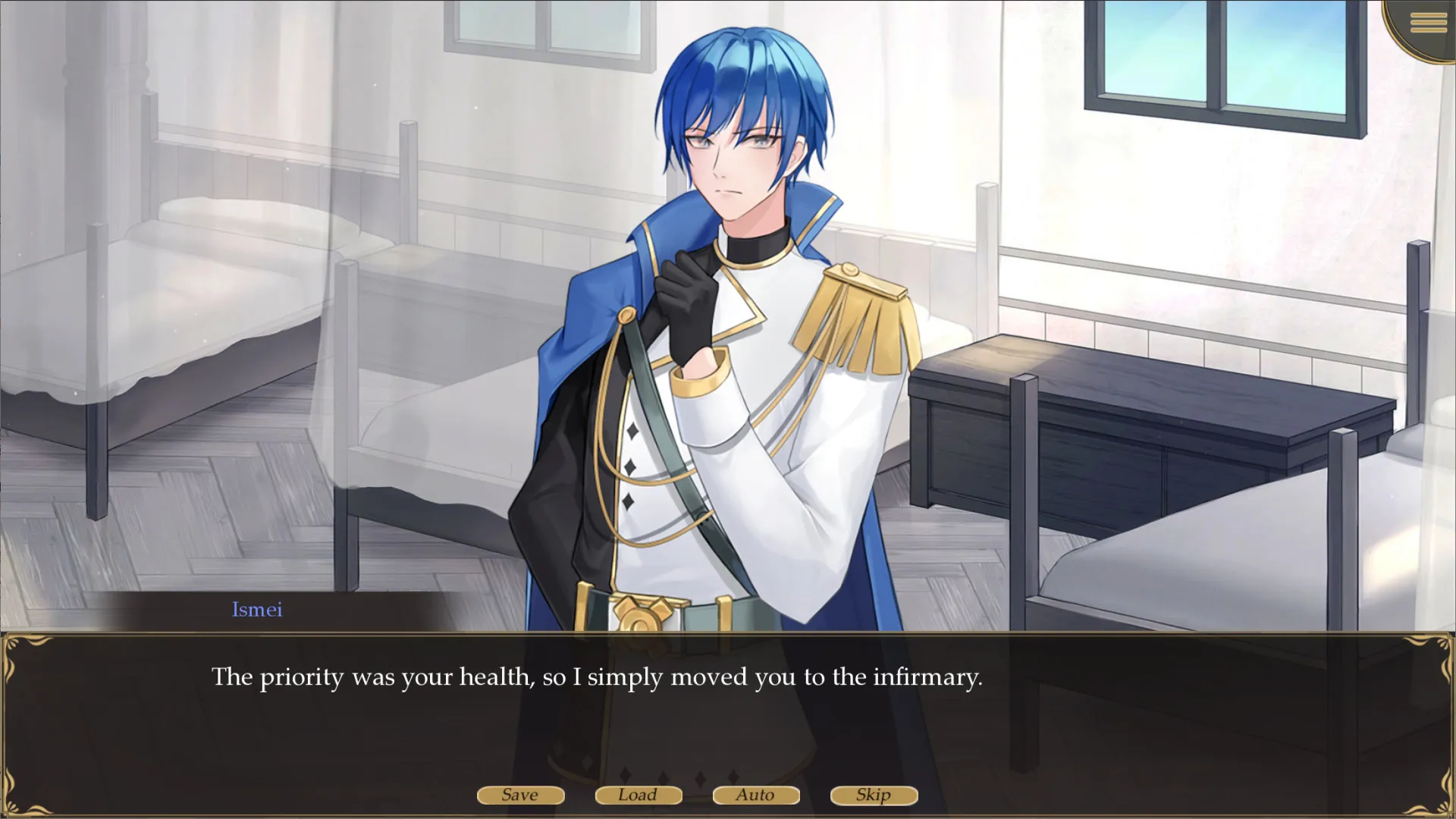1456x819 pixels.
Task: Open the hamburger menu in the top-right corner
Action: (x=1427, y=23)
